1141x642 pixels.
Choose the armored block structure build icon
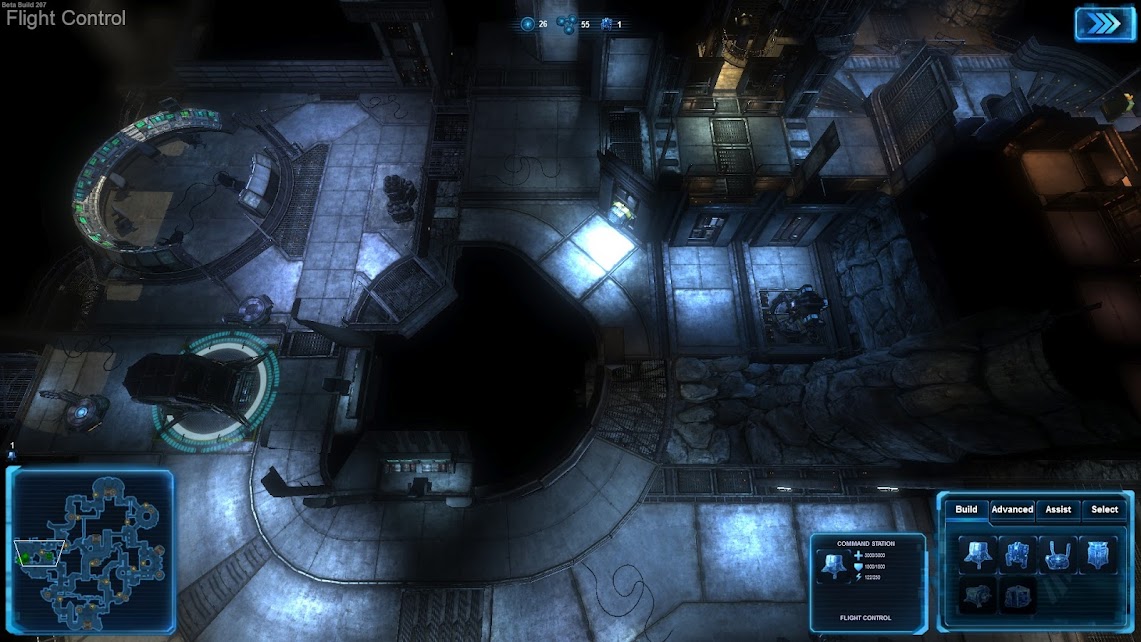coord(1097,554)
